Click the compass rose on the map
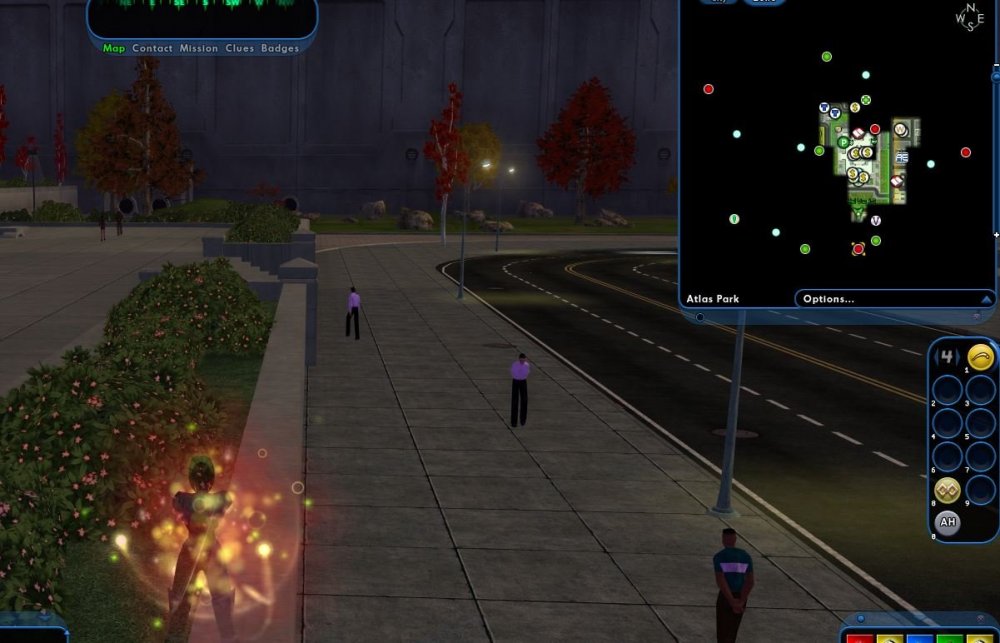This screenshot has height=643, width=1000. pyautogui.click(x=970, y=19)
